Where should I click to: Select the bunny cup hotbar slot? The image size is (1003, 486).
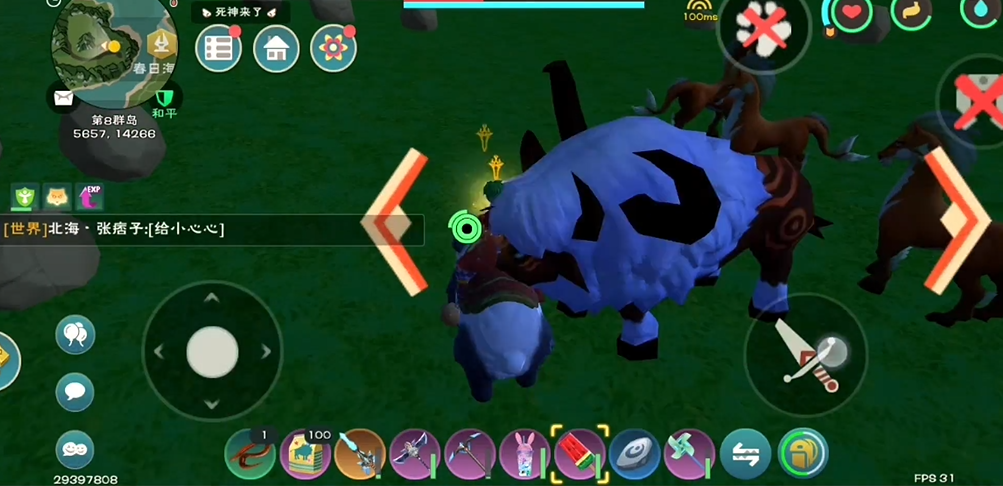coord(525,454)
